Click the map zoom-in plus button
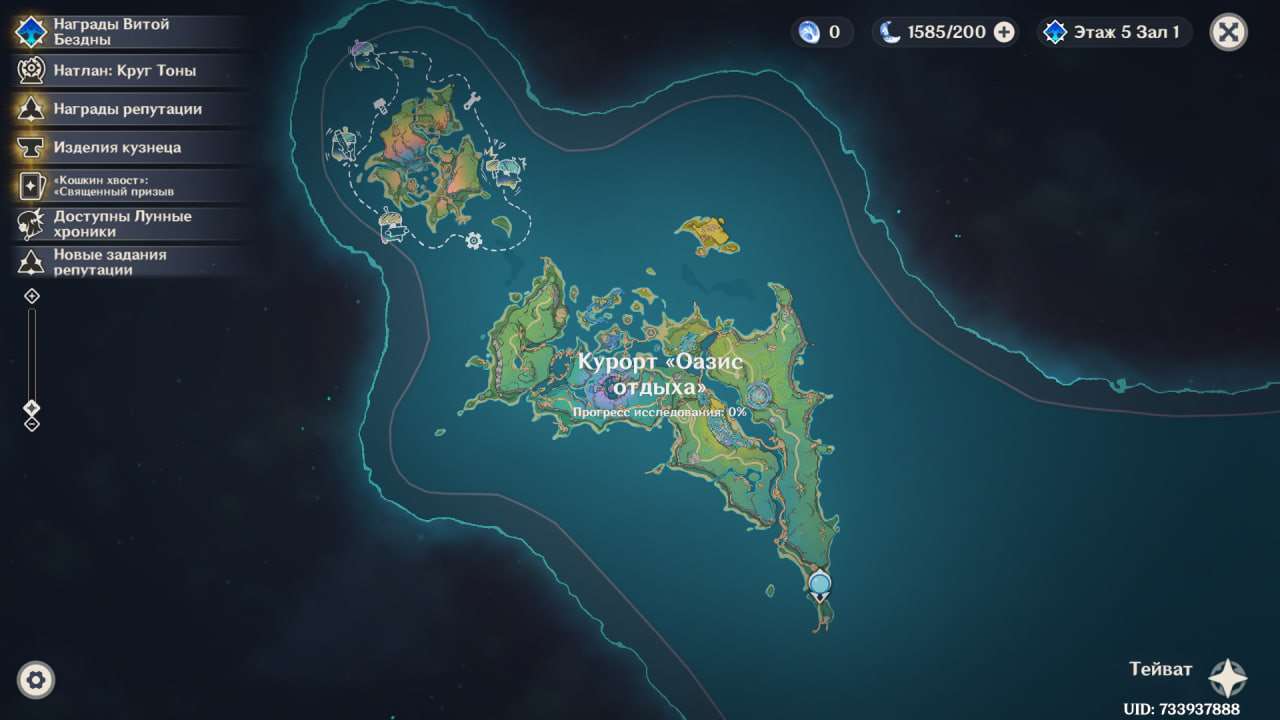 click(32, 296)
